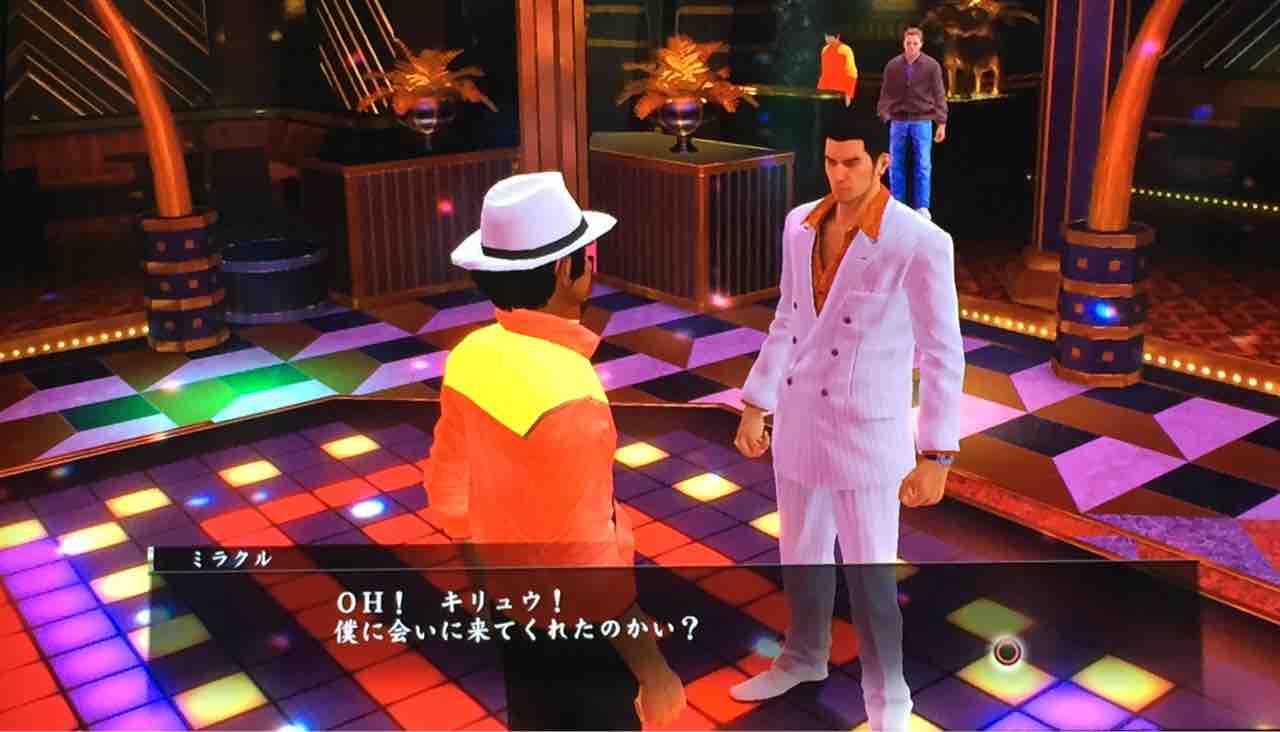Select Miracle wearing the white fedora hat
Screen dimensions: 1280x732
point(530,400)
